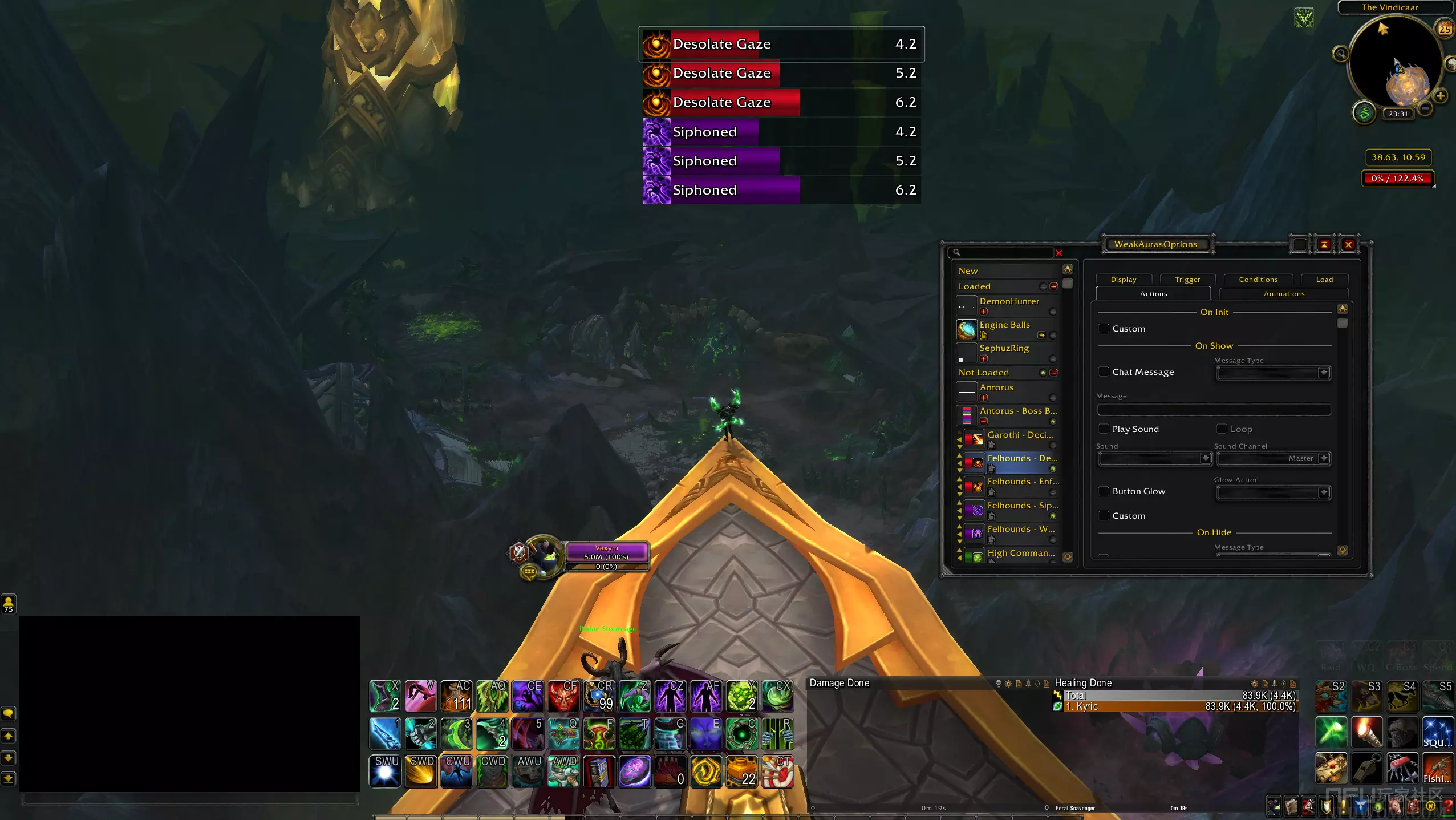Open the Trigger tab
Screen dimensions: 1456x820
coord(1187,280)
